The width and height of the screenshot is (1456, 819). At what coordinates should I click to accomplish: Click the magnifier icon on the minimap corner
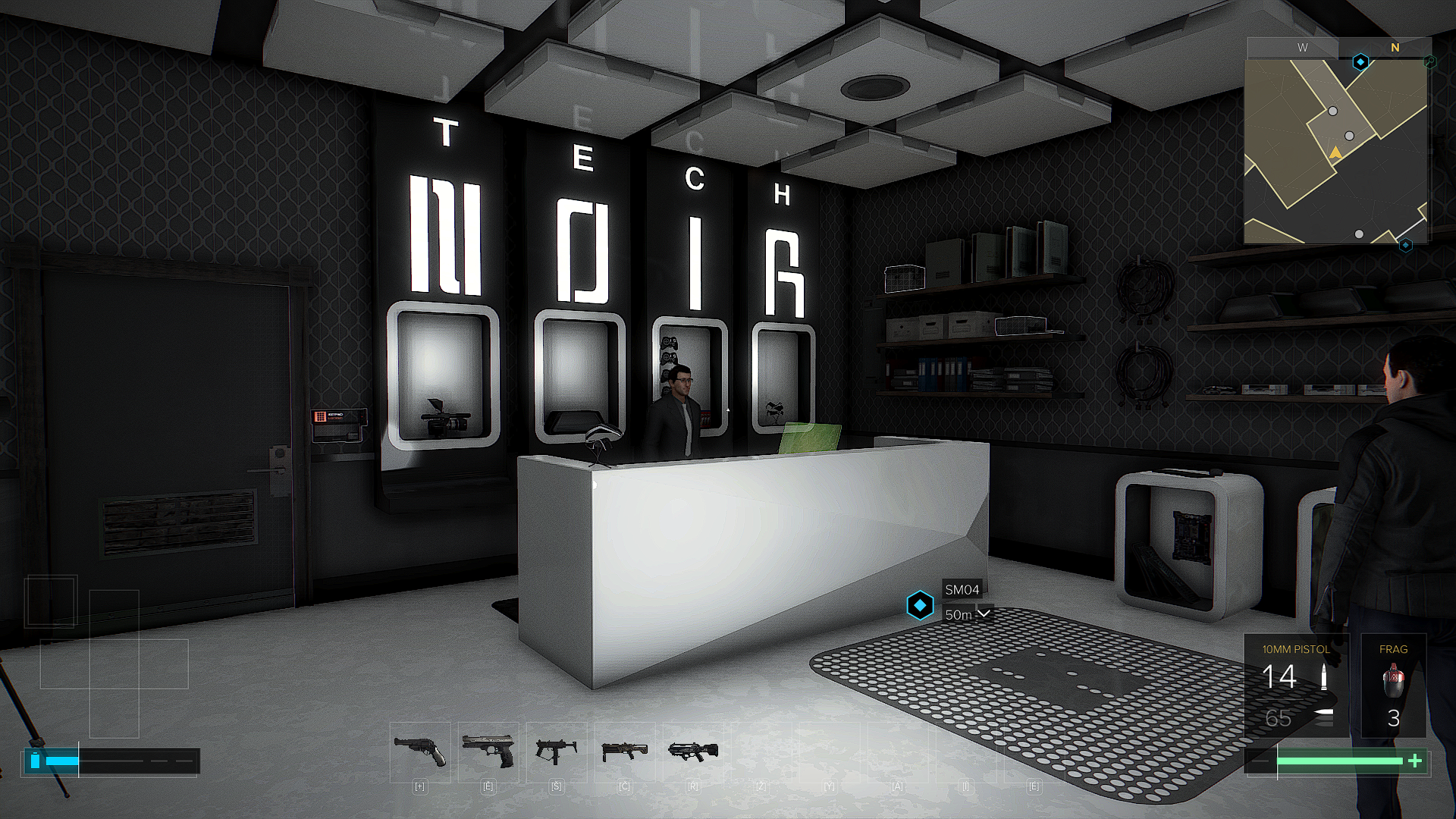tap(1430, 62)
